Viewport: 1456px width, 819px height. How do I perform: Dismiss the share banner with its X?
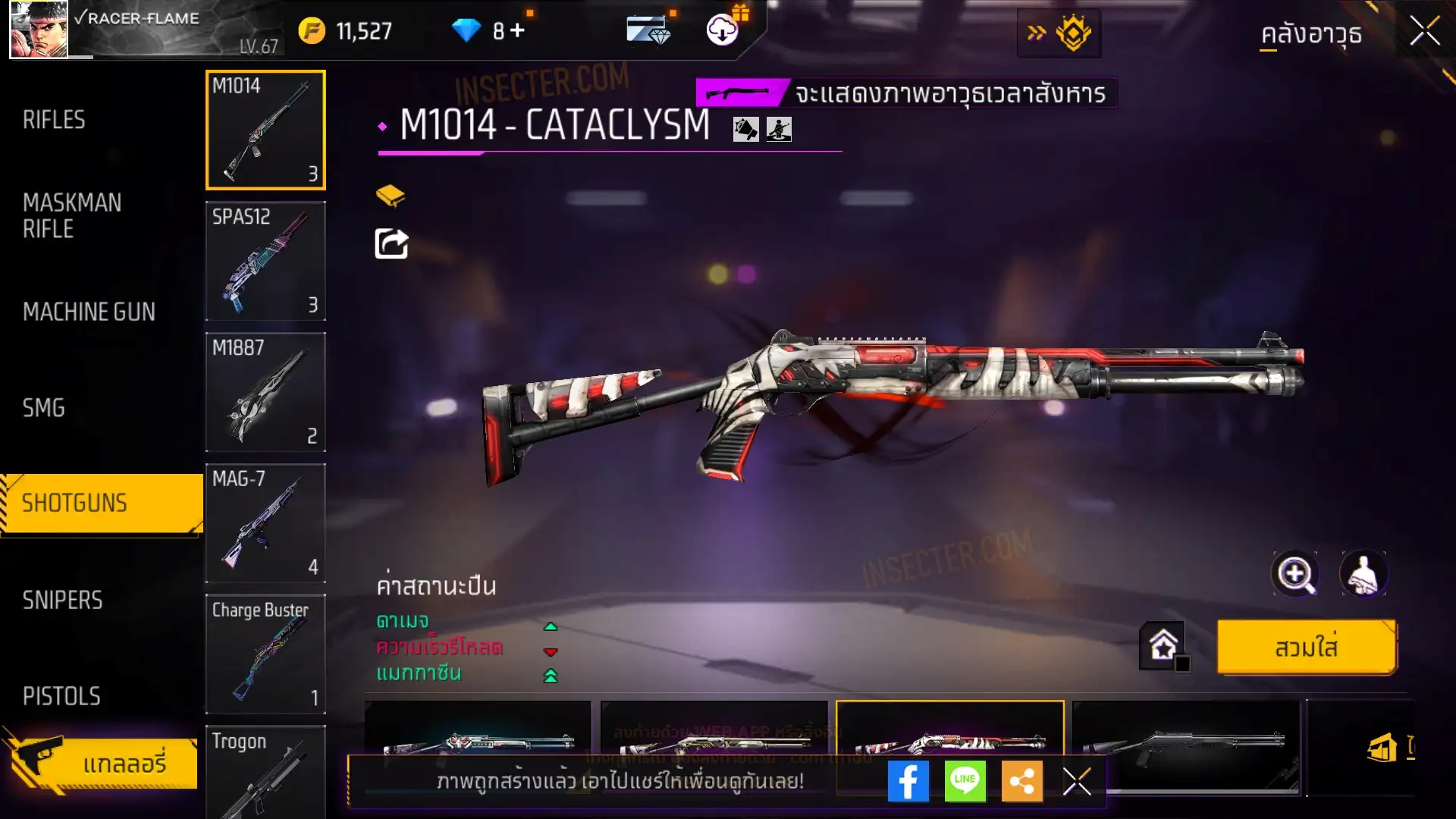point(1077,781)
